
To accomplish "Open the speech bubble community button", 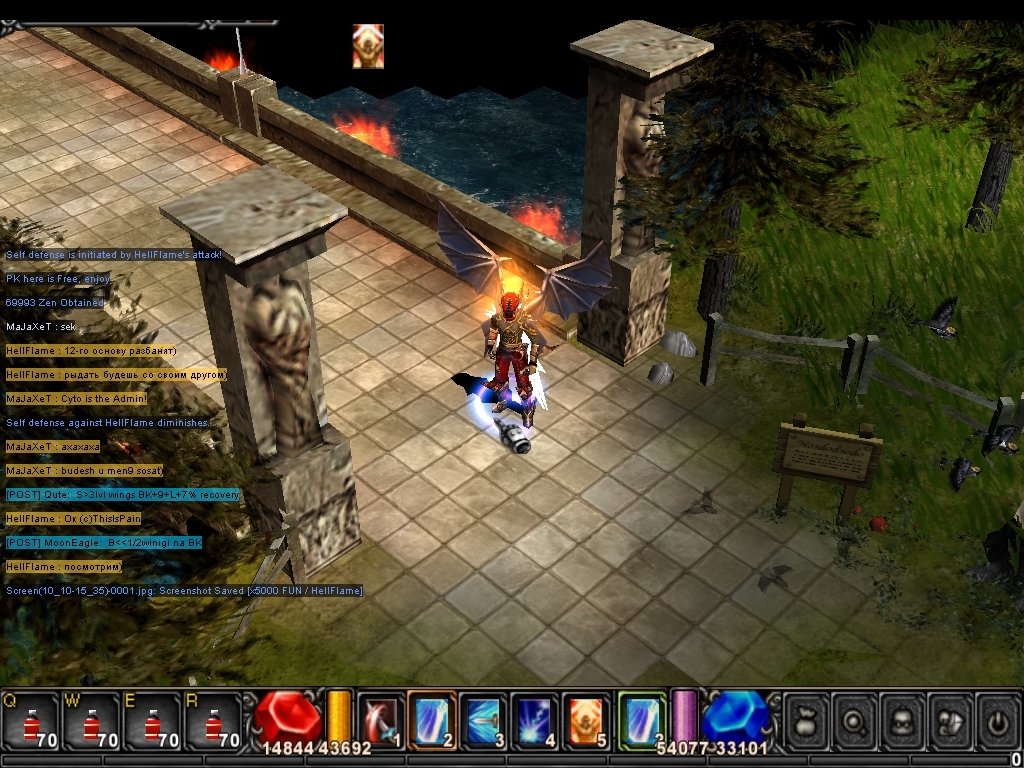I will [x=951, y=720].
